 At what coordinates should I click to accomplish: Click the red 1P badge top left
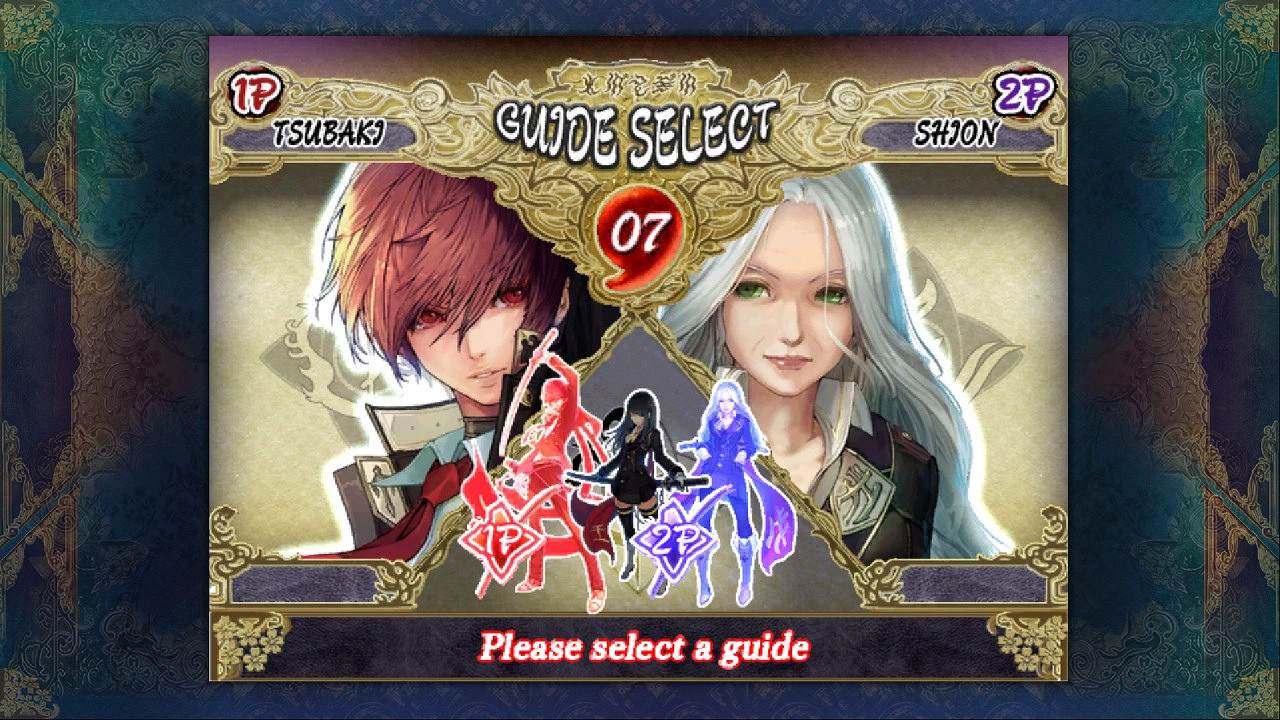coord(257,92)
